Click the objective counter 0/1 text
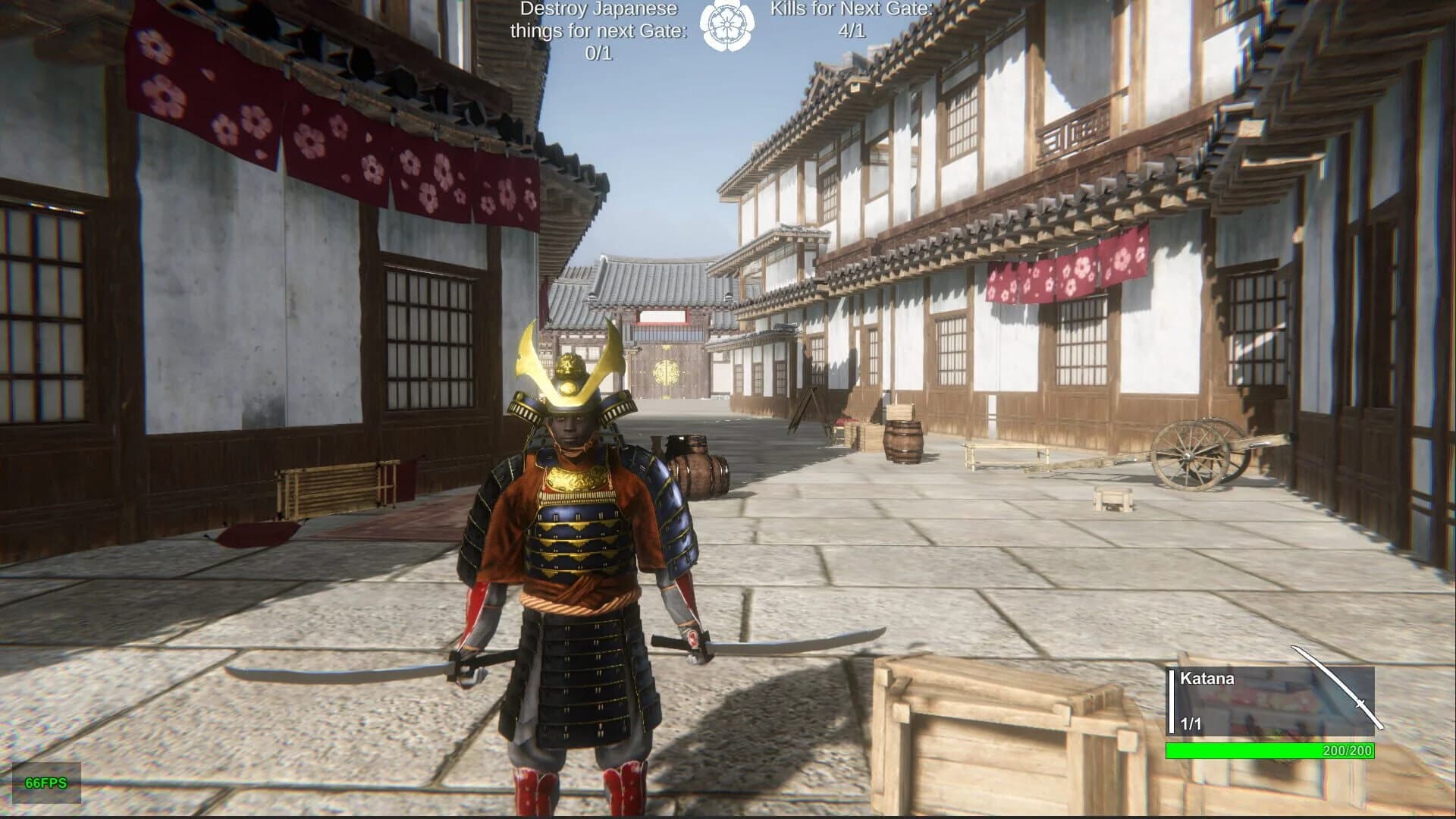The height and width of the screenshot is (819, 1456). tap(597, 55)
